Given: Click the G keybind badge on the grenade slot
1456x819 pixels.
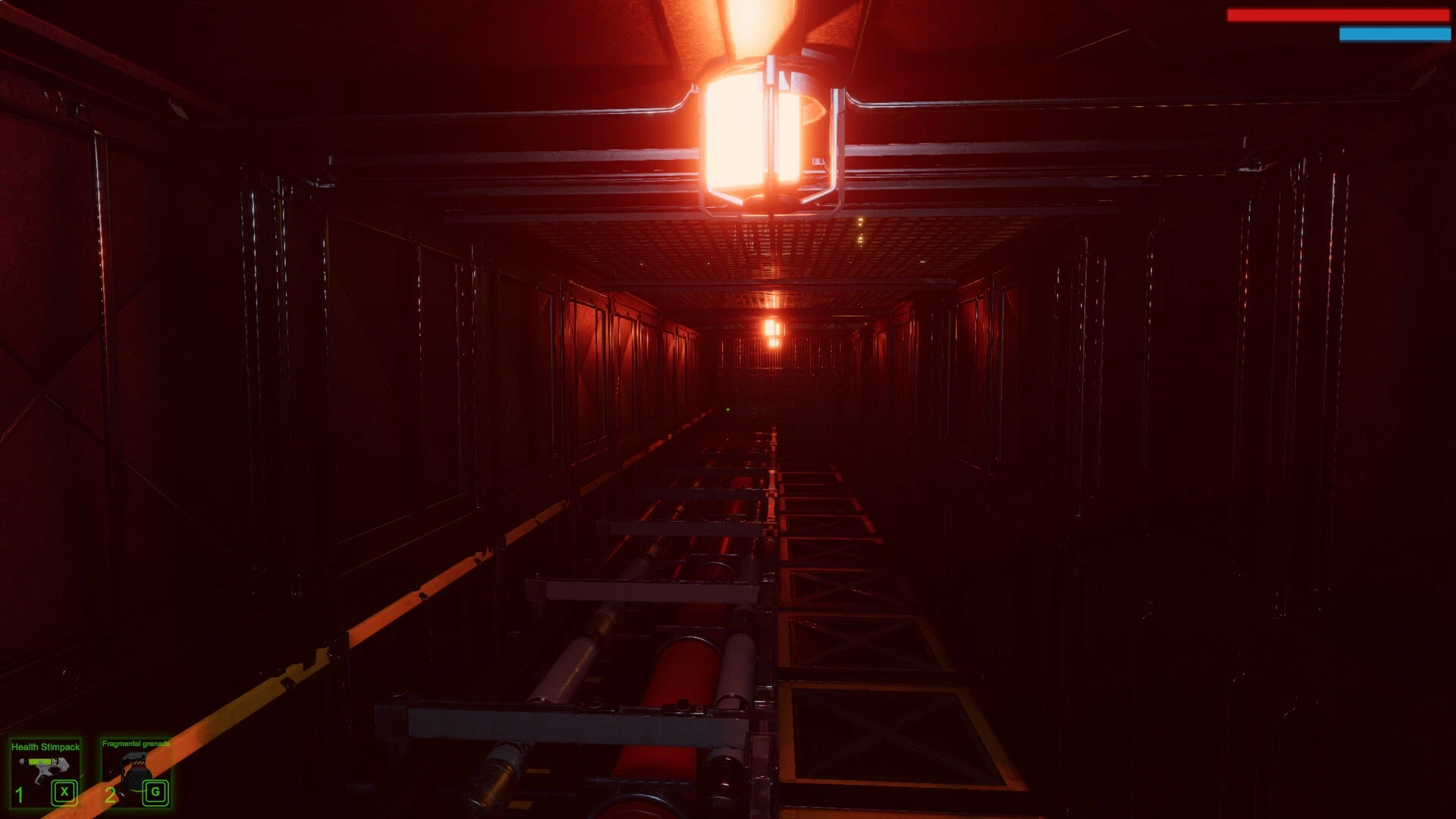Looking at the screenshot, I should coord(155,793).
